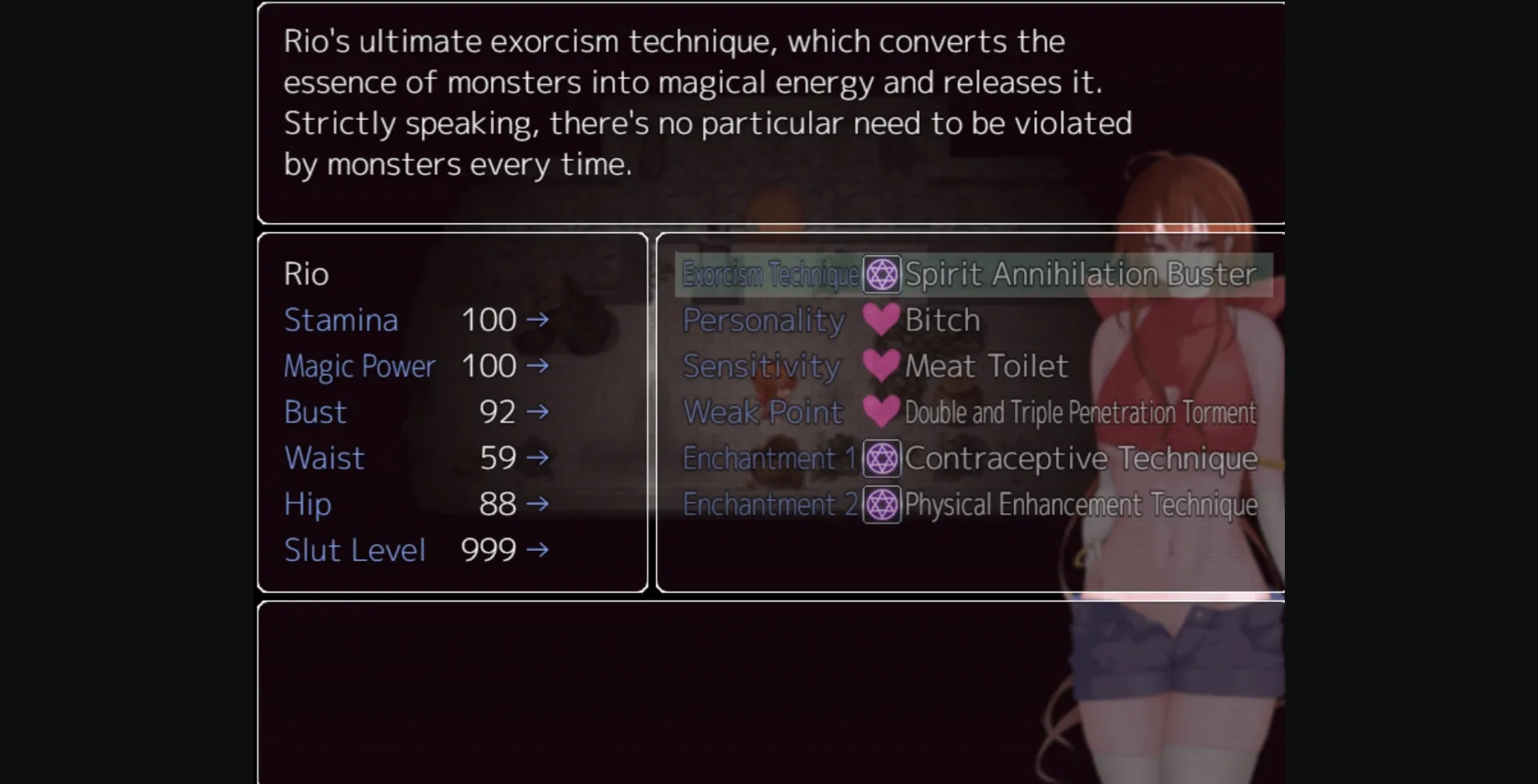Click the Spirit Annihilation Buster hexagram icon

tap(881, 274)
